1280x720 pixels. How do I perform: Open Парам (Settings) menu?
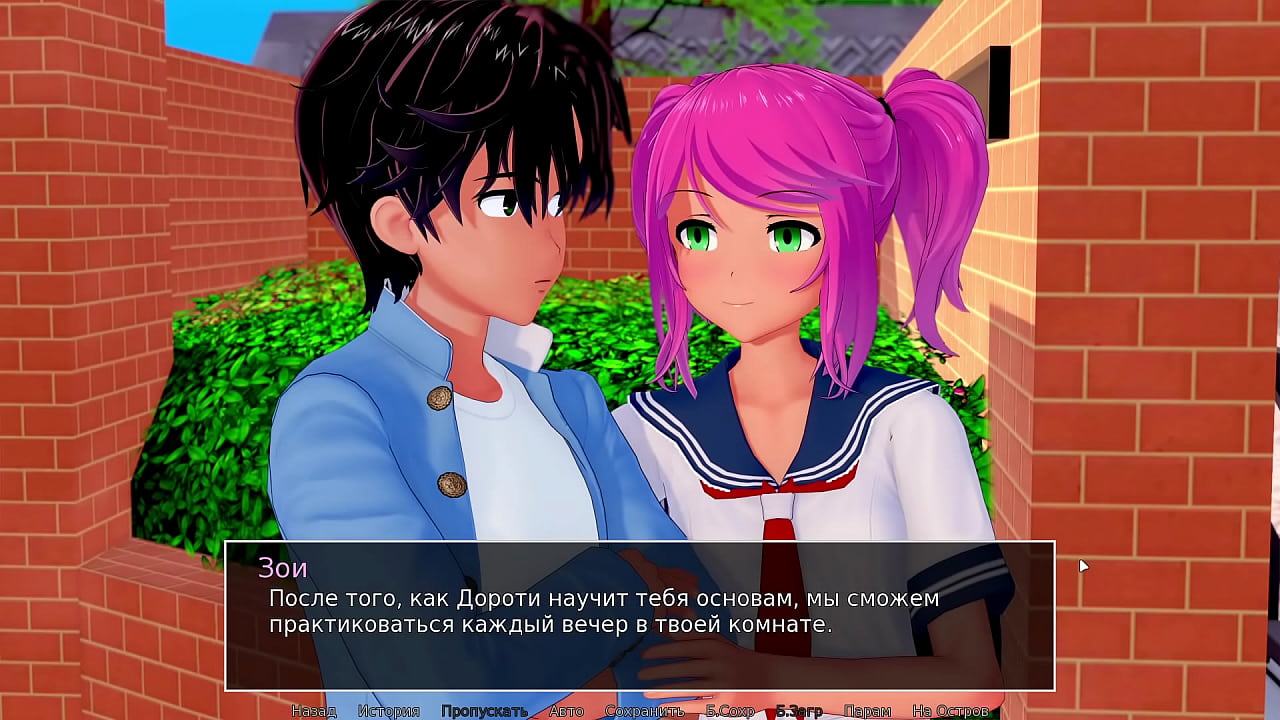coord(867,711)
